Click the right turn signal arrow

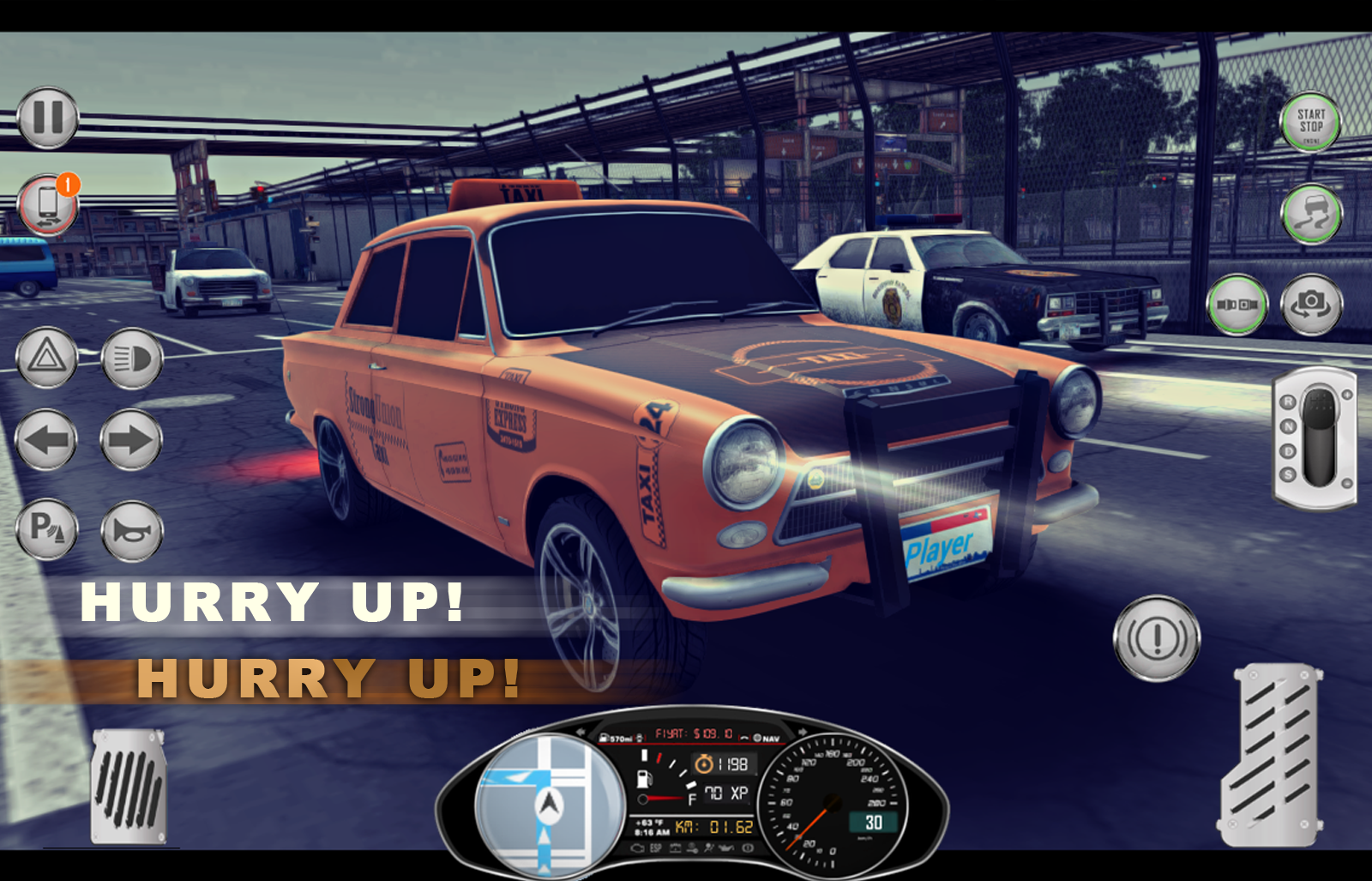[x=130, y=441]
